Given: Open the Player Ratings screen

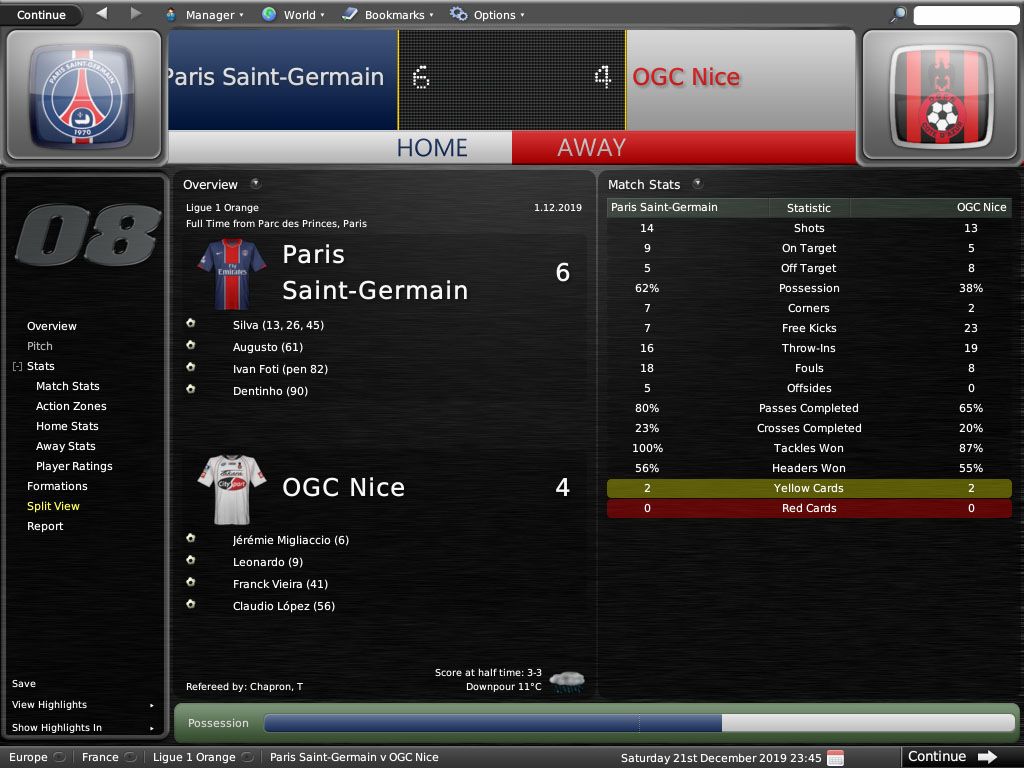Looking at the screenshot, I should pos(74,466).
